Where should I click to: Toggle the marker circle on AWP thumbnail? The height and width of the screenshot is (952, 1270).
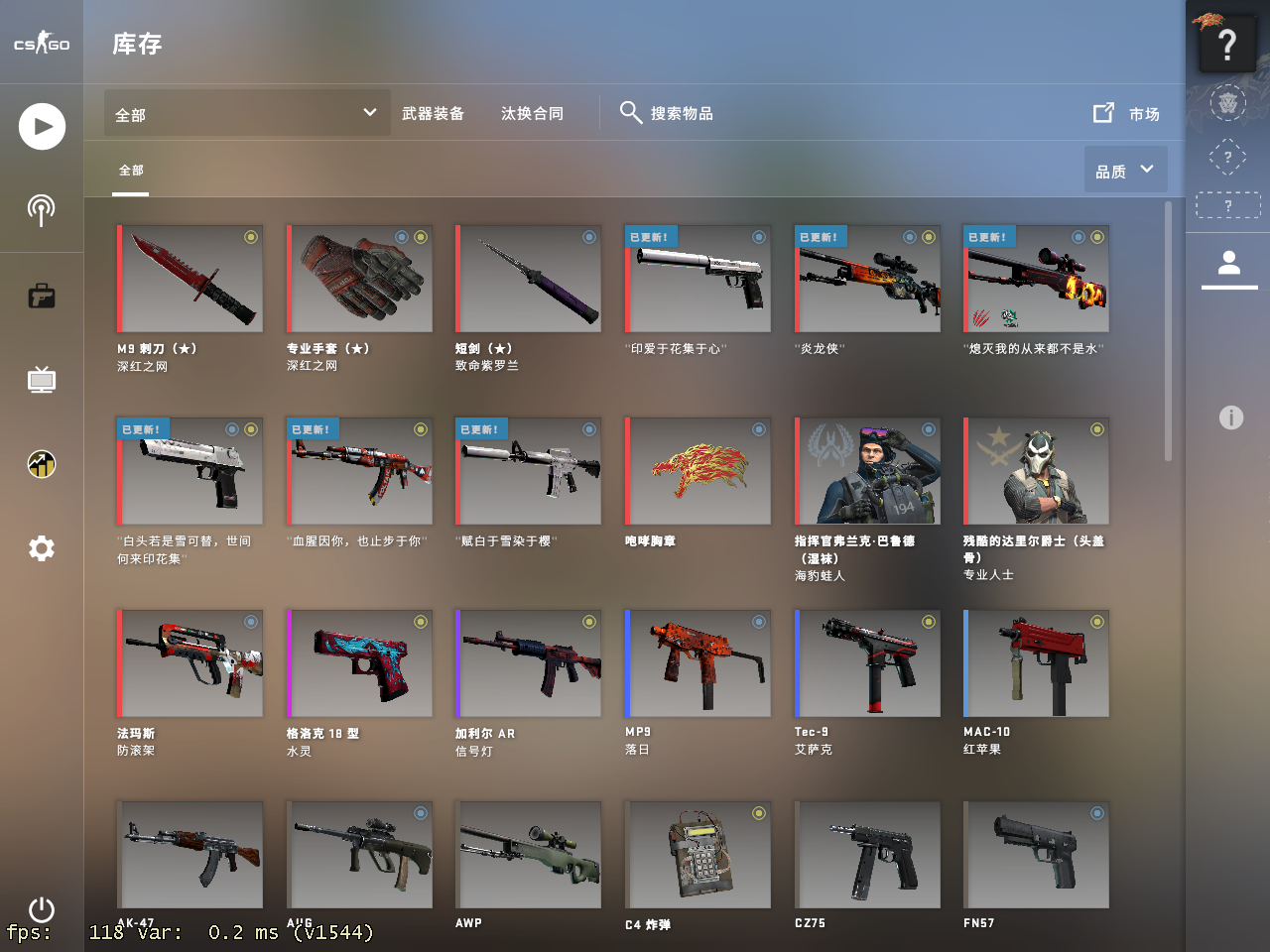pos(588,813)
